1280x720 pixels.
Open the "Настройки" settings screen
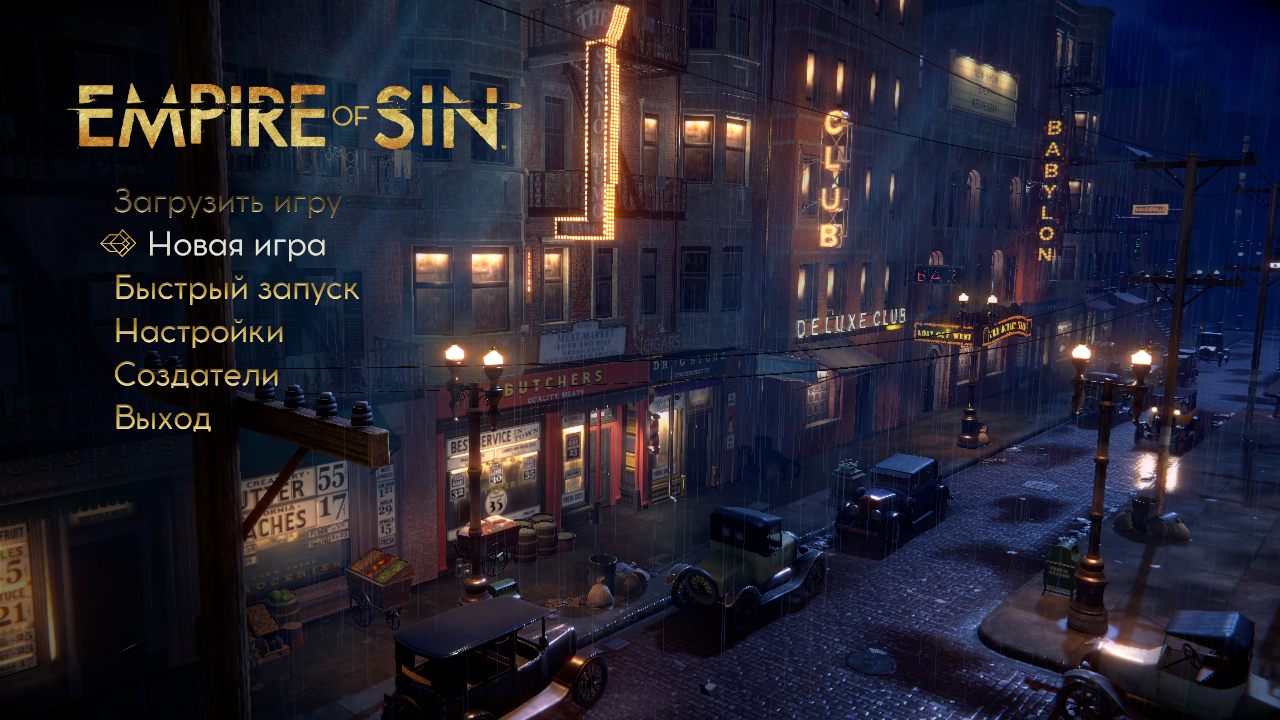click(x=200, y=333)
